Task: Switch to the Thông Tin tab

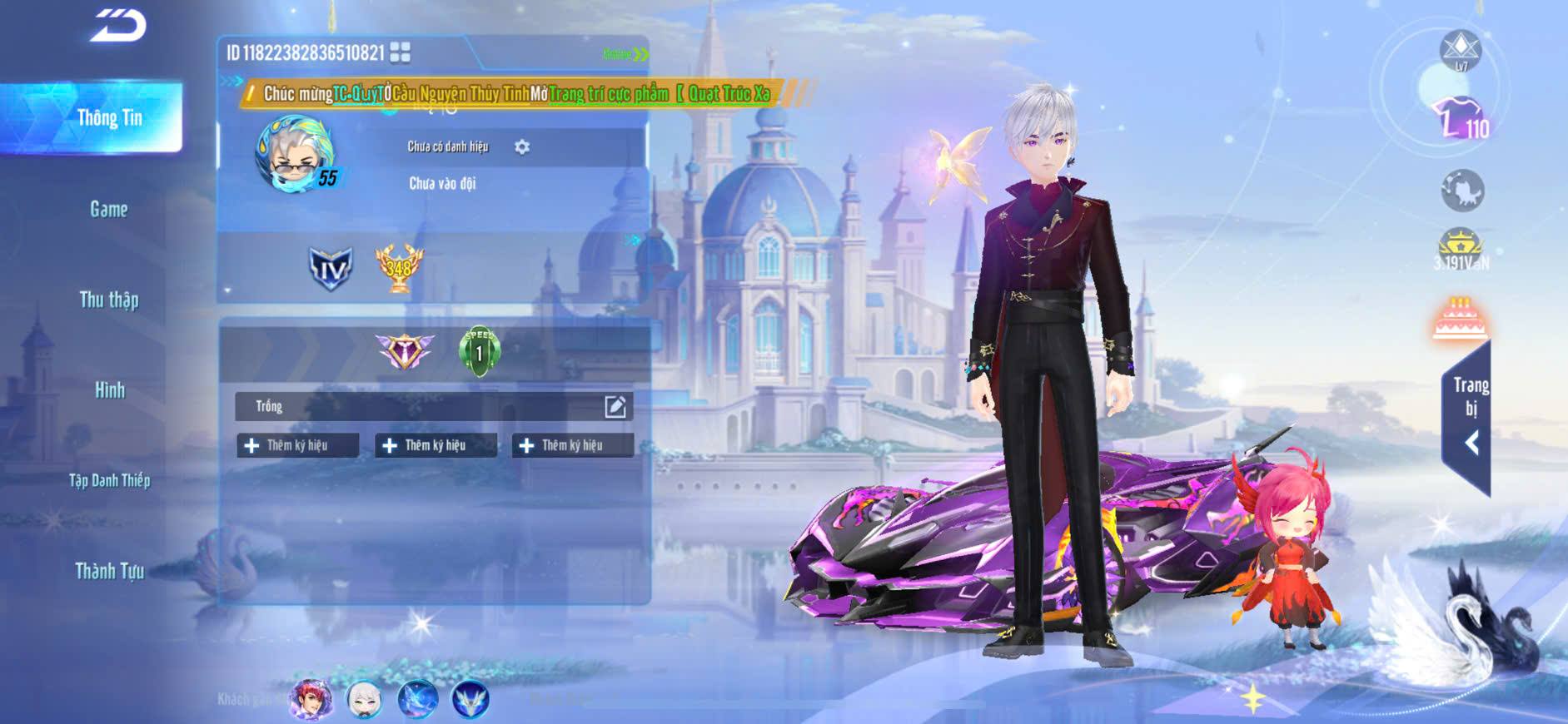Action: (109, 118)
